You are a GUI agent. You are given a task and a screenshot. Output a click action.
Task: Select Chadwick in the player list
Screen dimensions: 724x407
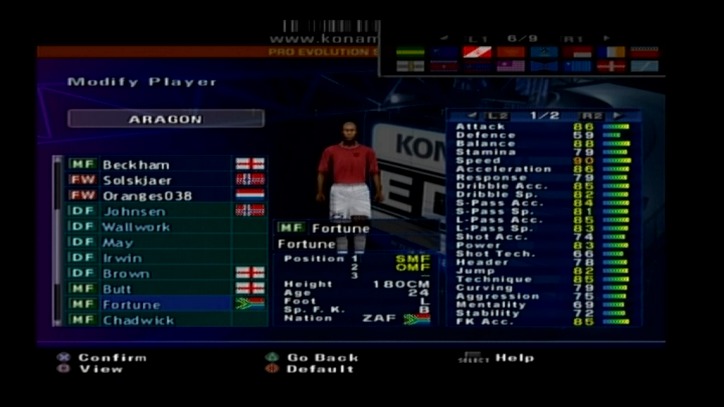point(150,320)
